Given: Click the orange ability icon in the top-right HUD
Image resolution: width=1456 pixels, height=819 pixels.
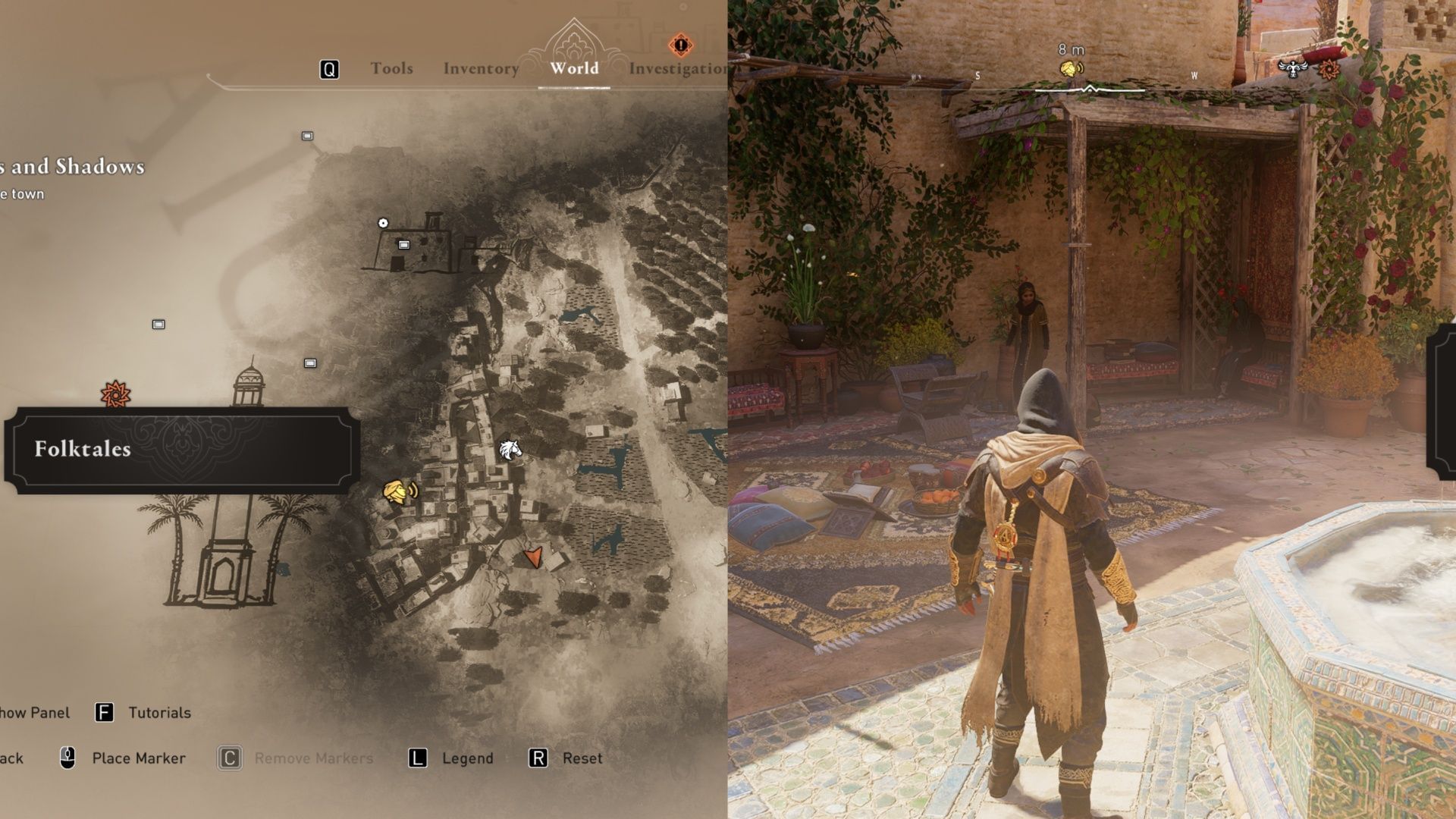Looking at the screenshot, I should pos(1329,70).
